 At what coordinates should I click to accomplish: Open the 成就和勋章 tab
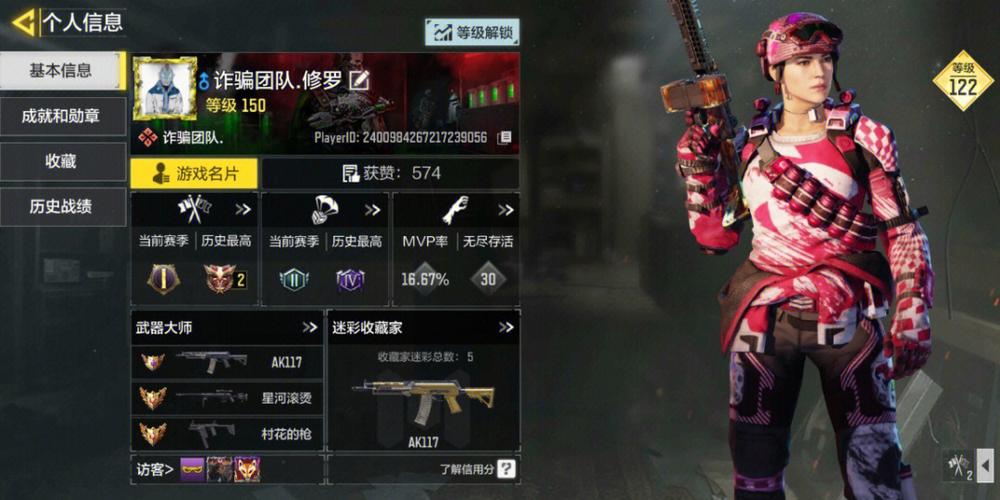(60, 116)
